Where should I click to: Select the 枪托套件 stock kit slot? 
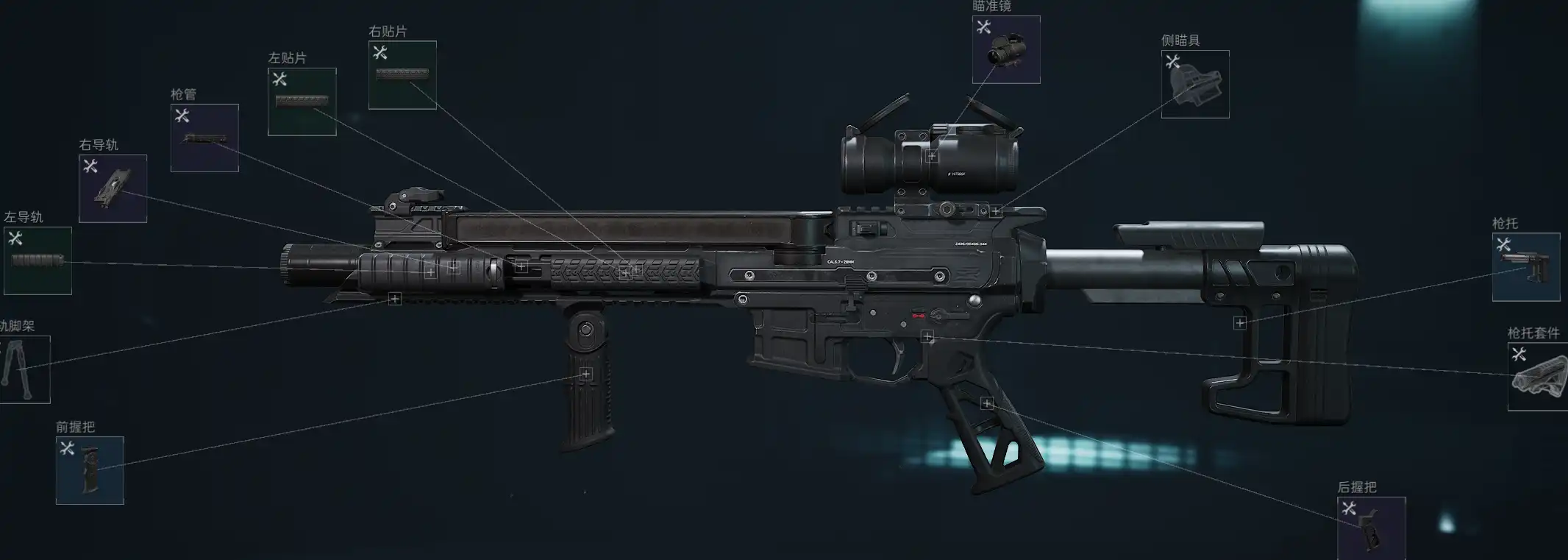point(1537,376)
